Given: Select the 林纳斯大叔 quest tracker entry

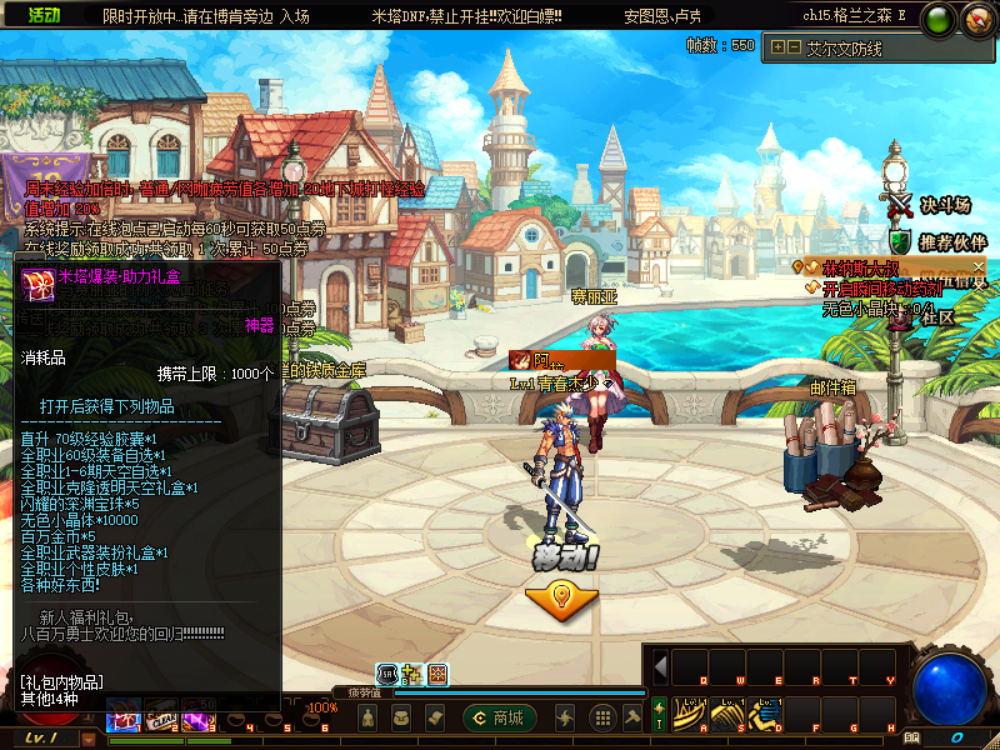Looking at the screenshot, I should tap(860, 268).
